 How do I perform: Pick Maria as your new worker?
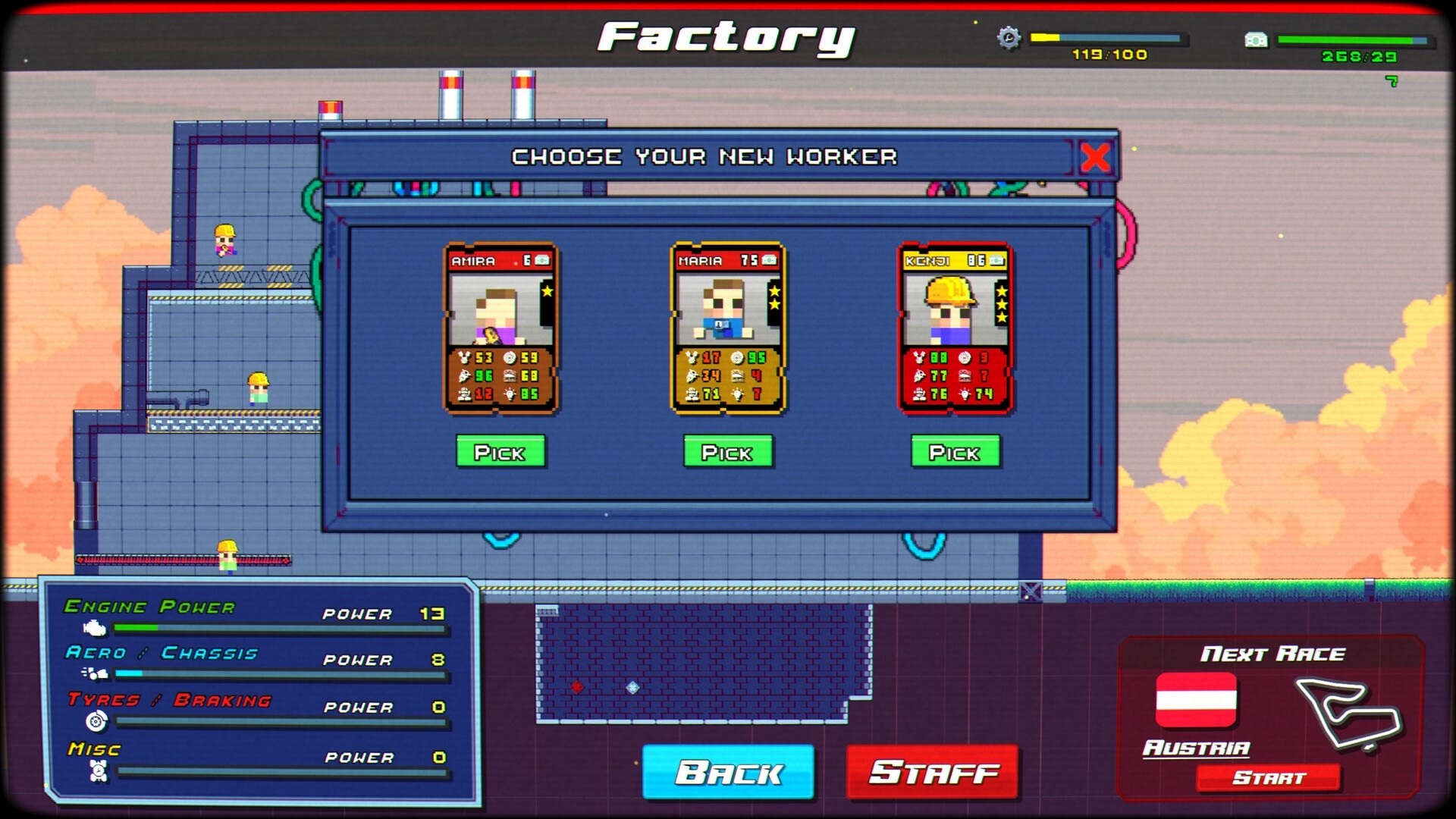coord(727,453)
